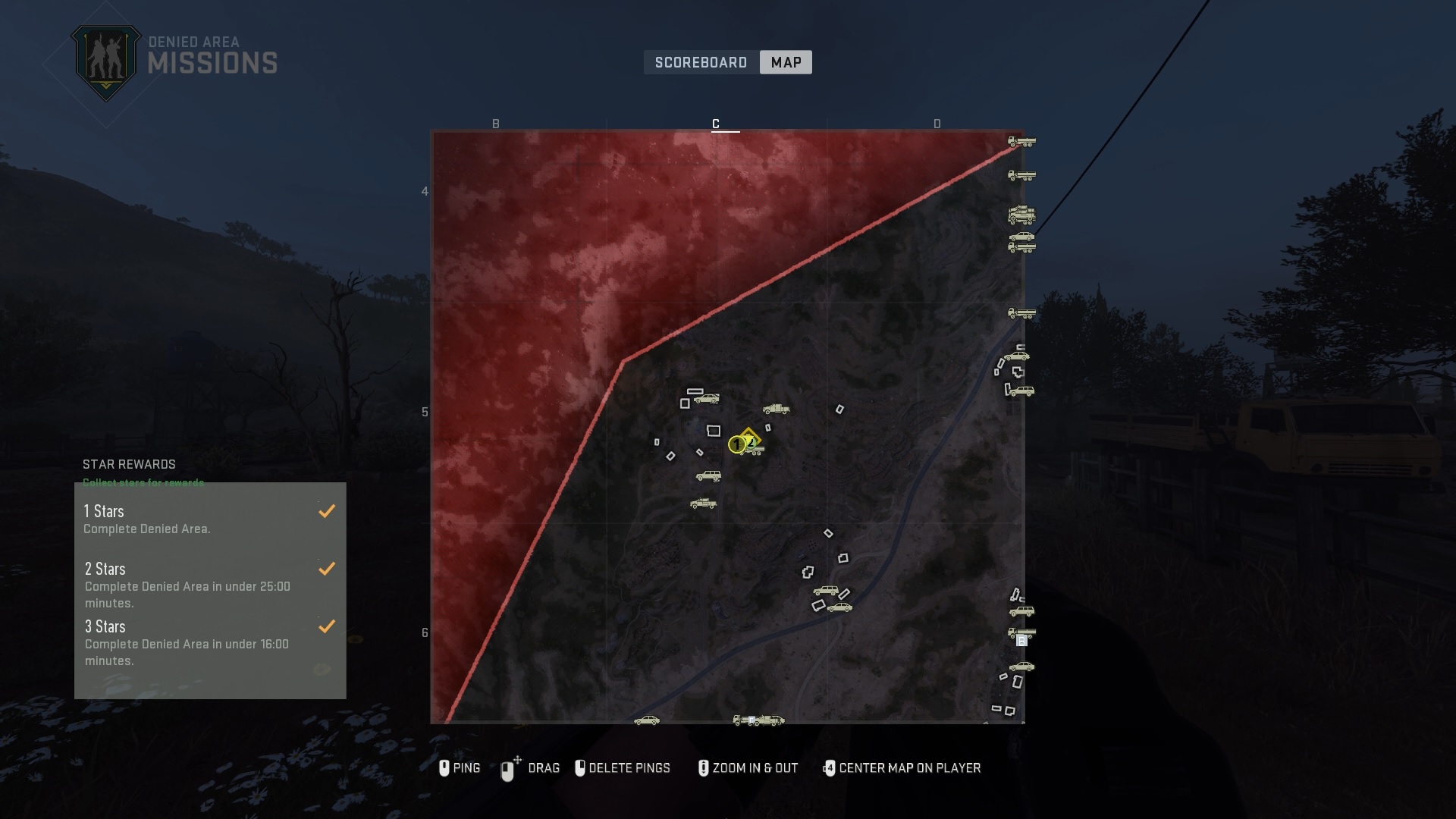Click the mouse icon next to Zoom In & Out
The image size is (1456, 819).
(x=704, y=768)
